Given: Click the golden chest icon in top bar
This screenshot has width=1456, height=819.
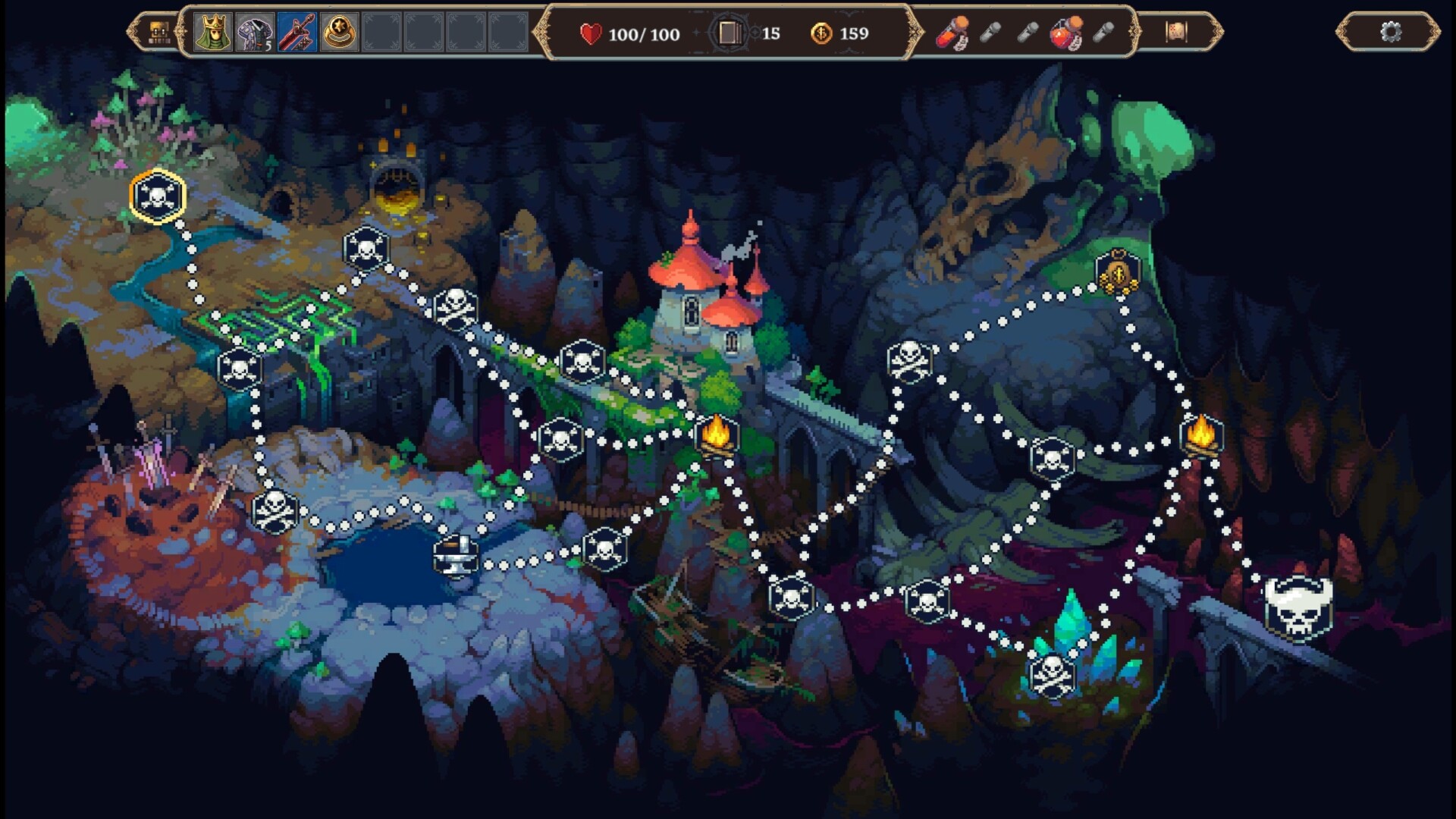Looking at the screenshot, I should 158,33.
